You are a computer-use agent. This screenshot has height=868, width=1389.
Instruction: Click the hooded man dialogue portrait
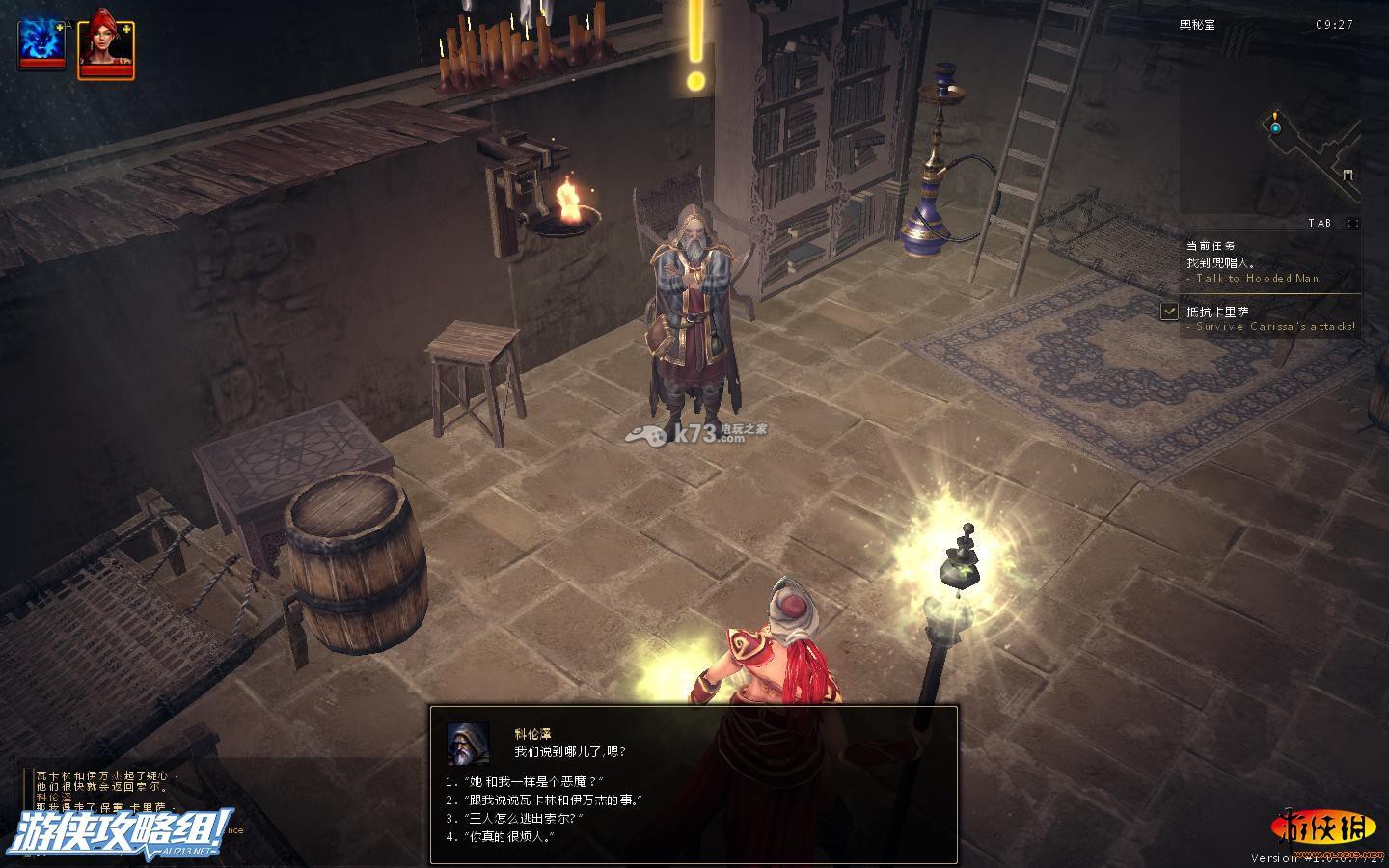468,743
